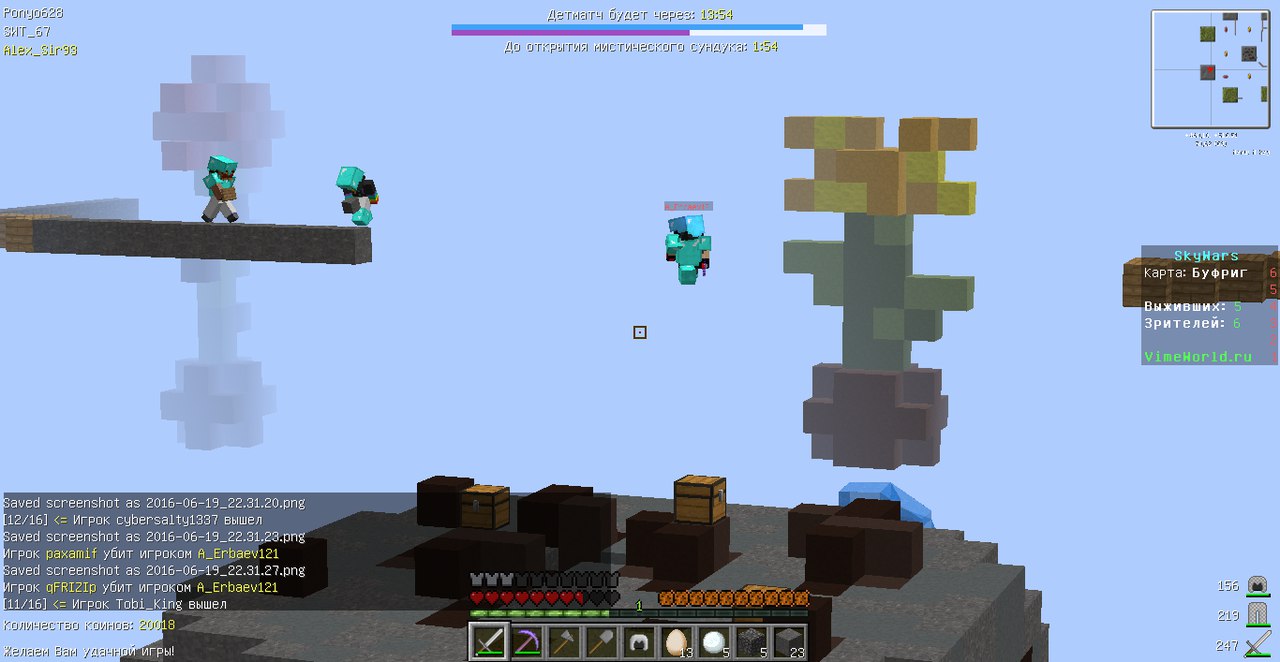Select the iron sword hotbar slot
Viewport: 1280px width, 662px height.
pyautogui.click(x=490, y=641)
